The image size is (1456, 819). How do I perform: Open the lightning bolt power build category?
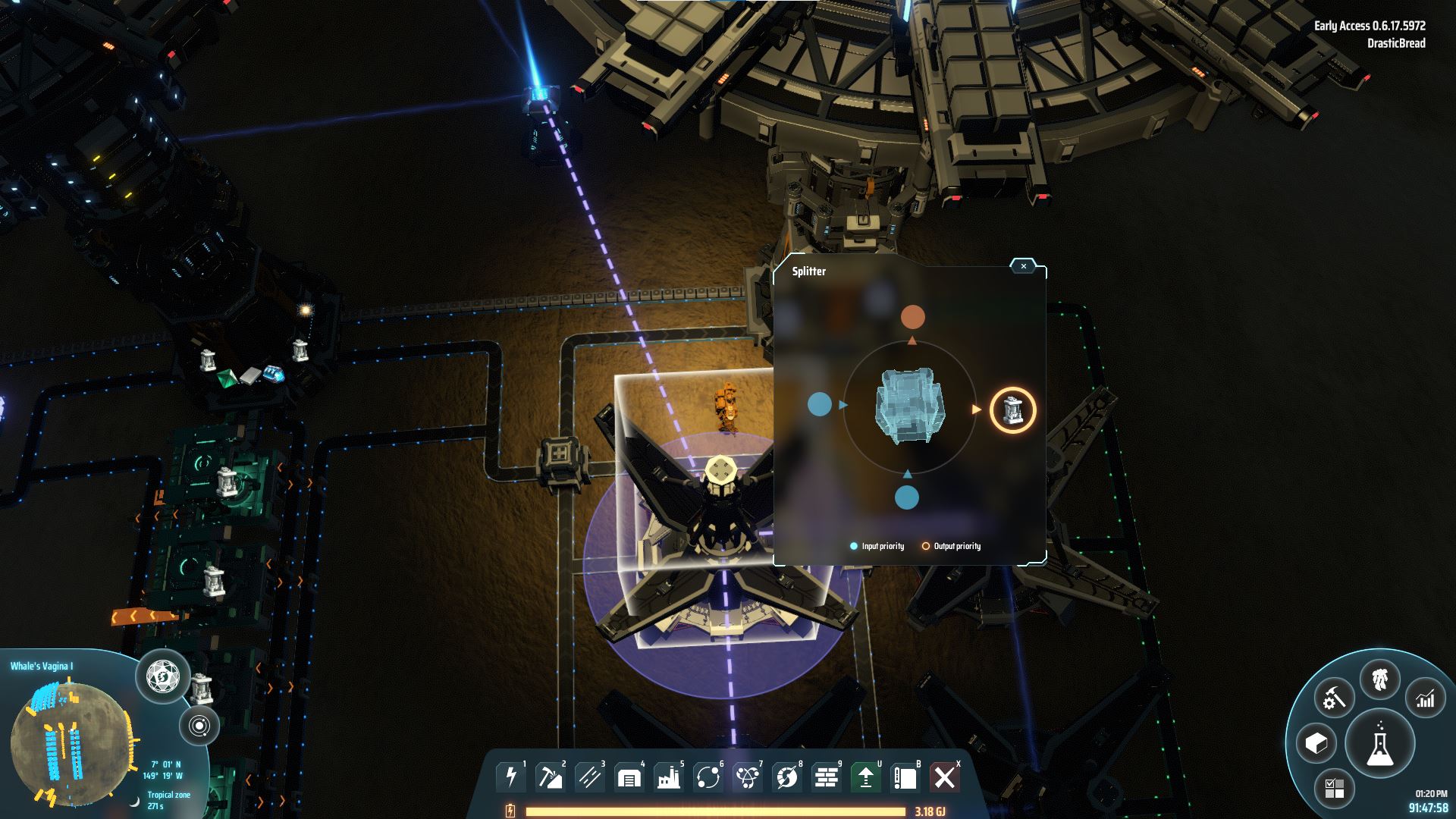tap(512, 777)
